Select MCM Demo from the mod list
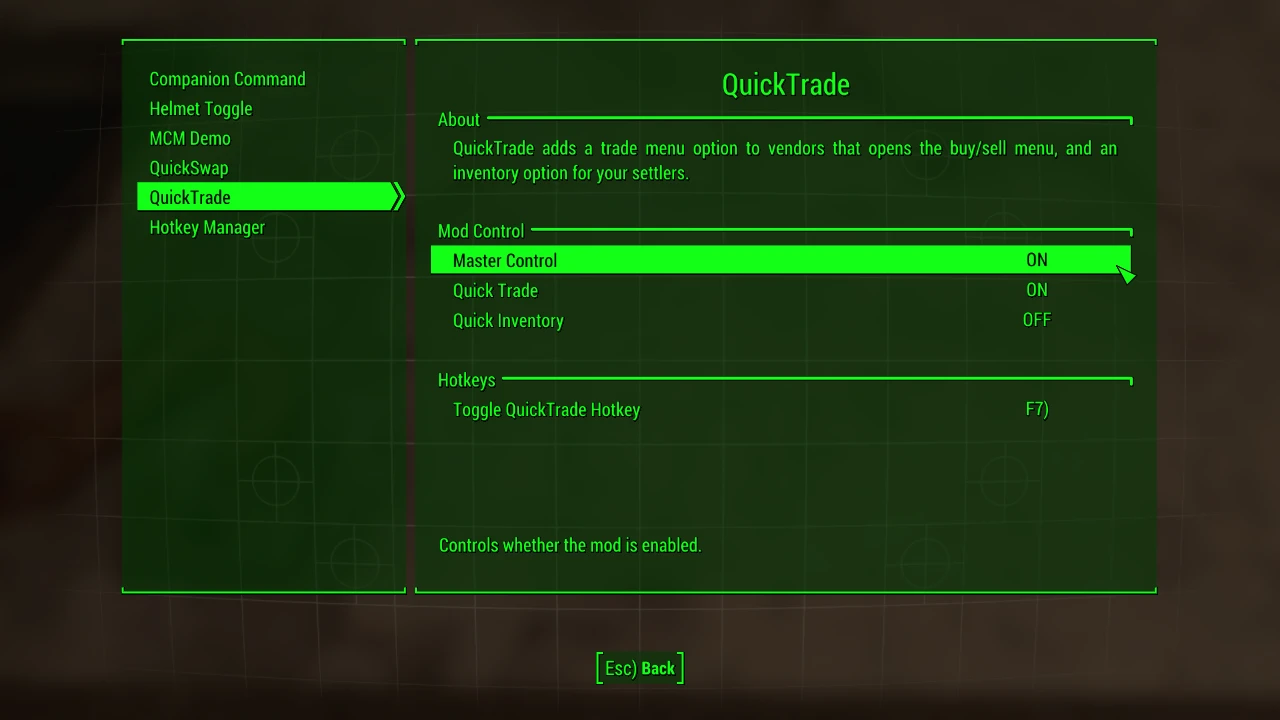1280x720 pixels. (x=189, y=138)
